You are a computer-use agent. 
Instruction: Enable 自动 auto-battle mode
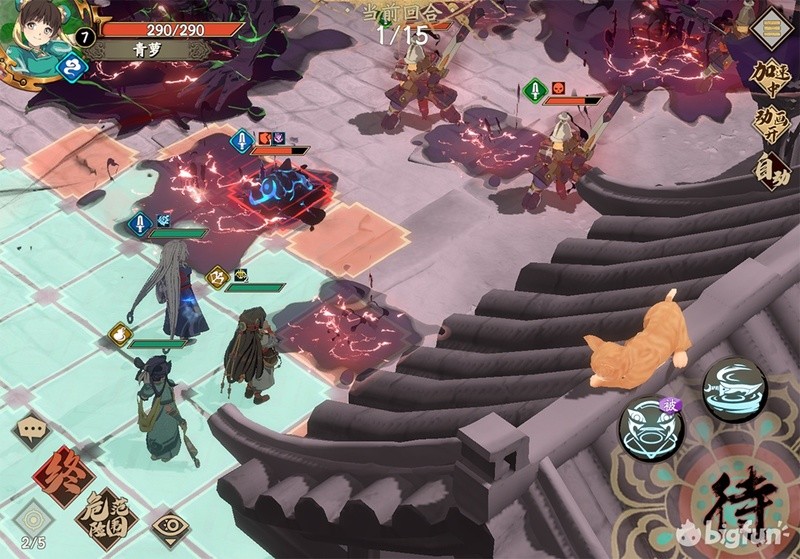(772, 172)
